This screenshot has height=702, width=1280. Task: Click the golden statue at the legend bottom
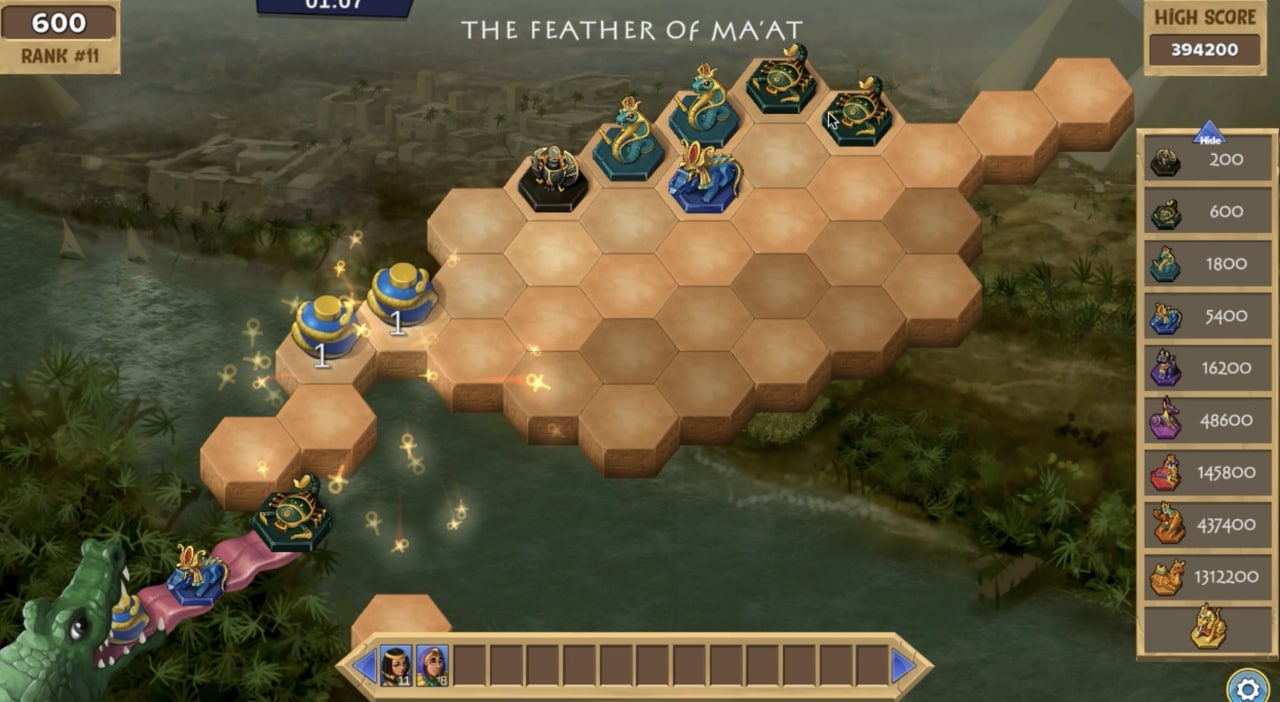point(1209,627)
